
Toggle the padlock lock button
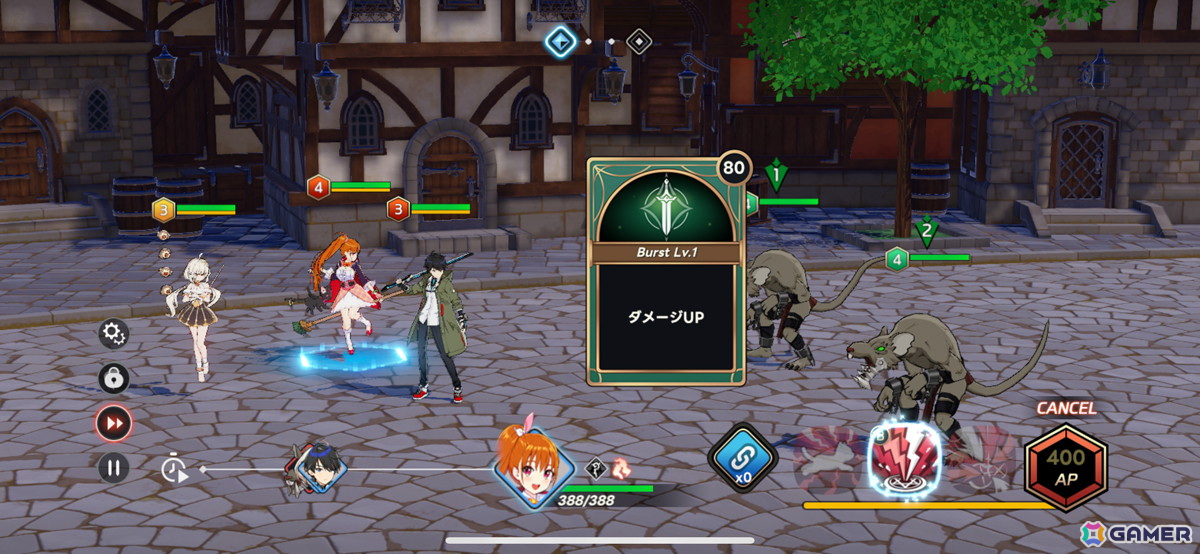[x=113, y=378]
